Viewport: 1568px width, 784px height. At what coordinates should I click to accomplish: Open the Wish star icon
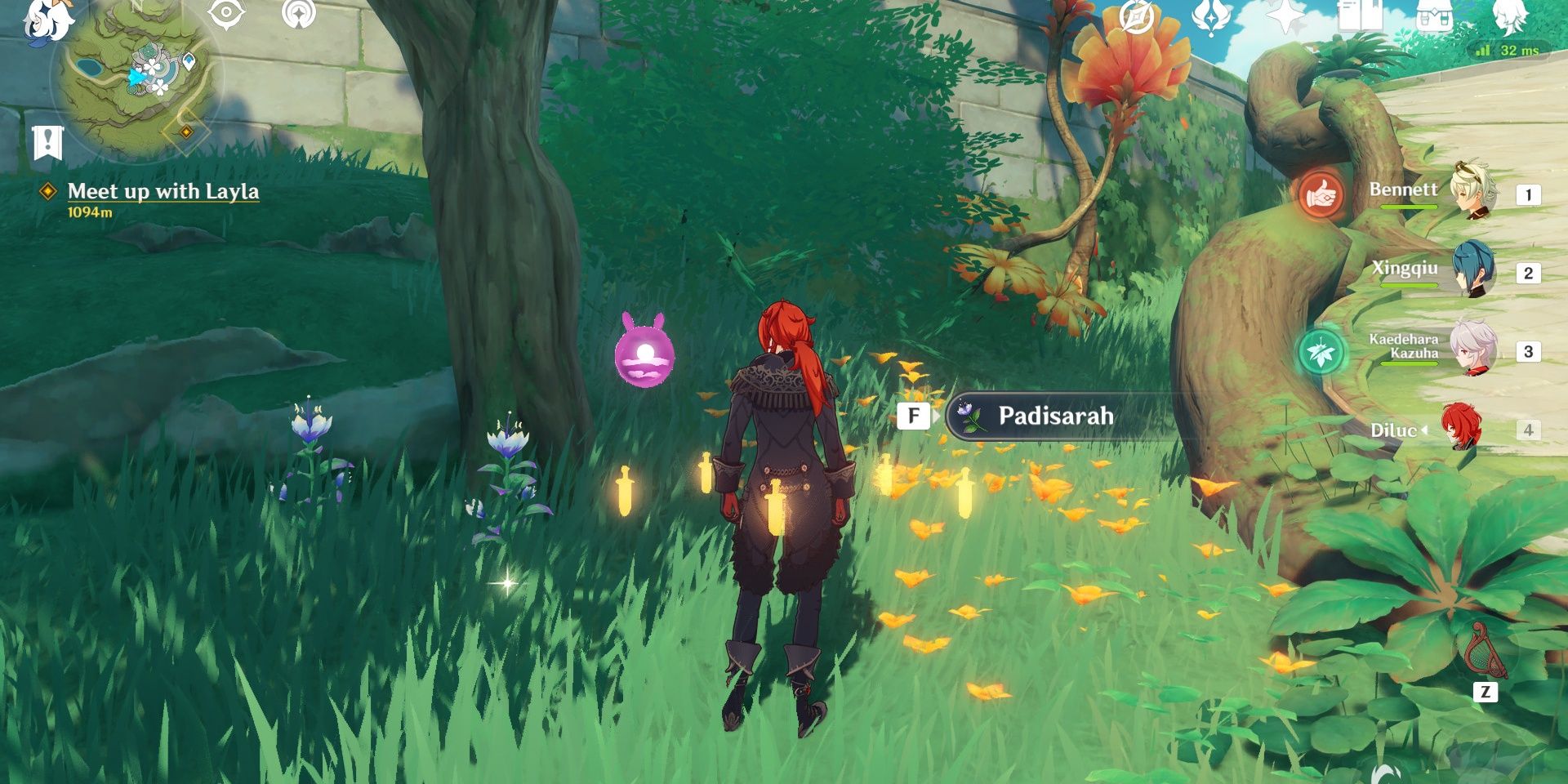tap(1286, 16)
